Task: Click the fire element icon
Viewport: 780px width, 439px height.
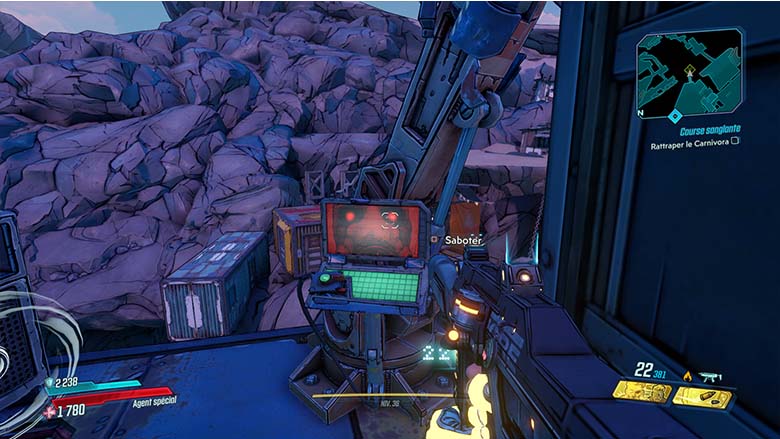Action: 688,376
